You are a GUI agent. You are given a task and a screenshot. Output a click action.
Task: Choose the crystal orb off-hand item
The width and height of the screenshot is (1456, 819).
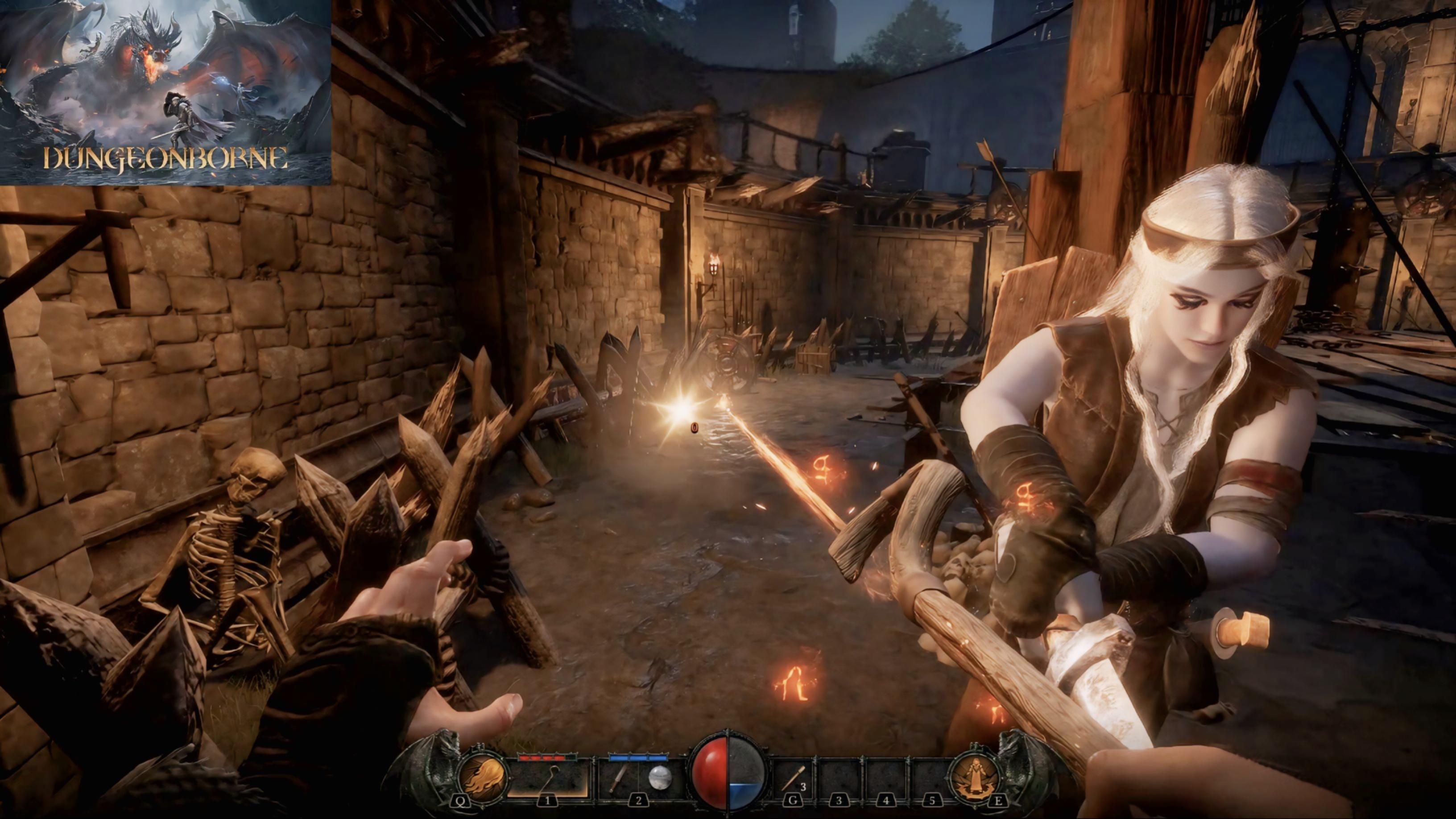(659, 778)
